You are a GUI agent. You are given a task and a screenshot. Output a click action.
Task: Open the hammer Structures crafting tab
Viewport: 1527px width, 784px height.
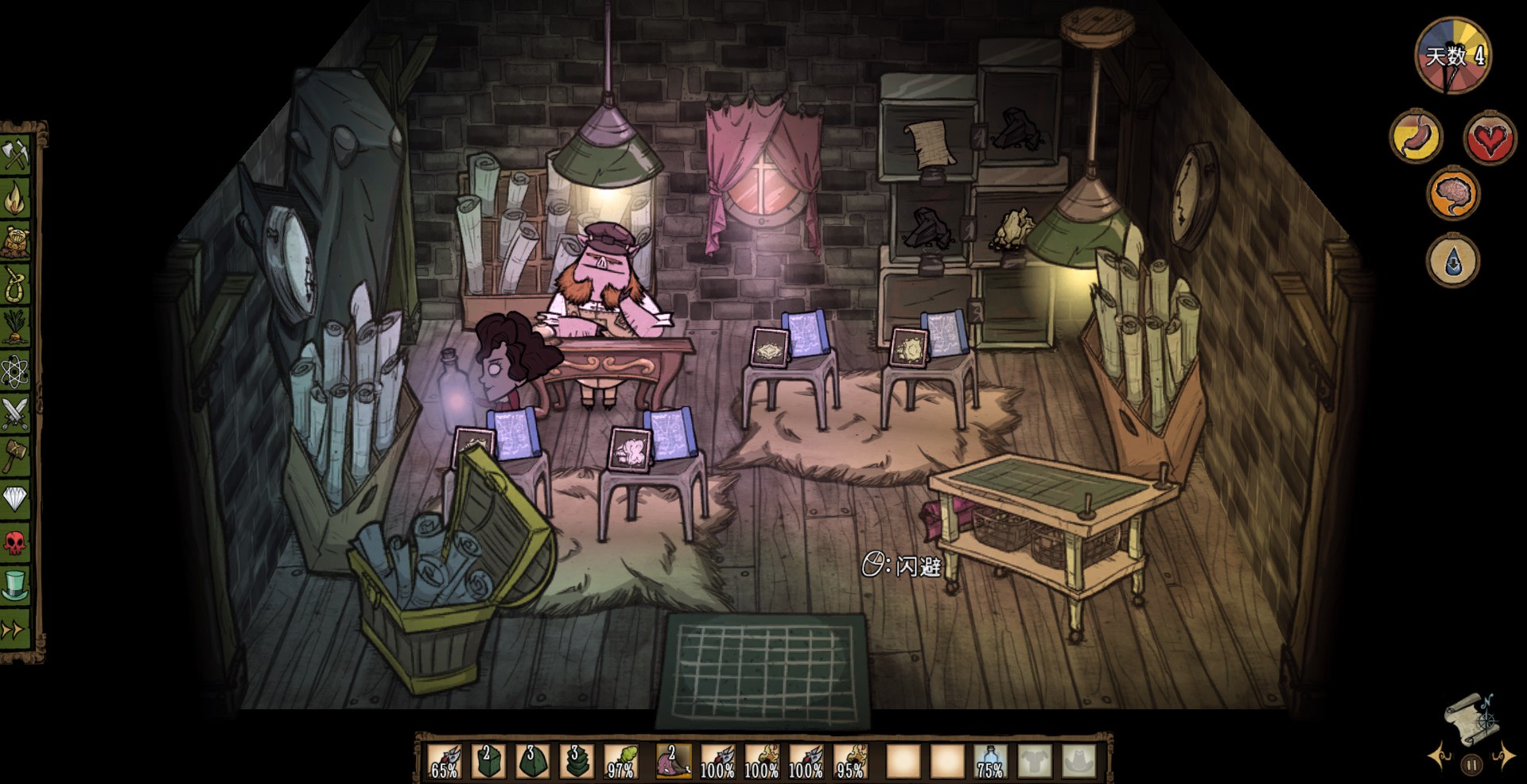tap(16, 456)
